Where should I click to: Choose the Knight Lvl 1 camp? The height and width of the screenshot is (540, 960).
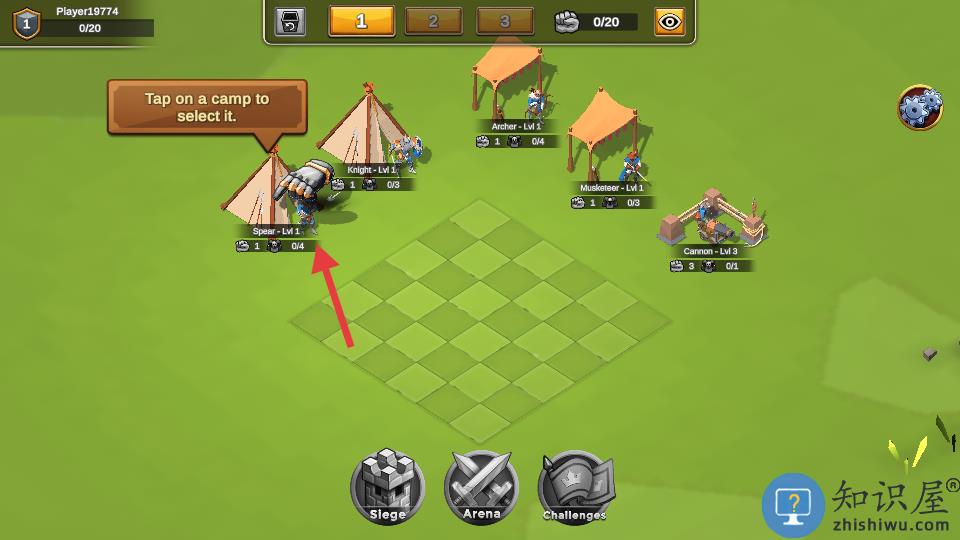pos(368,135)
